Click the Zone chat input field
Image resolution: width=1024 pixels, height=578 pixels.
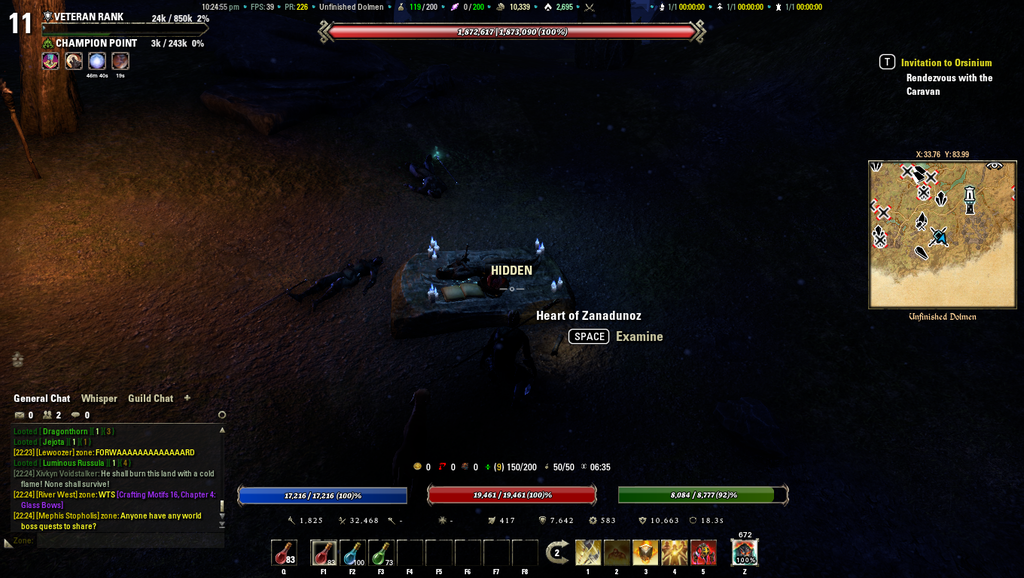pyautogui.click(x=110, y=541)
